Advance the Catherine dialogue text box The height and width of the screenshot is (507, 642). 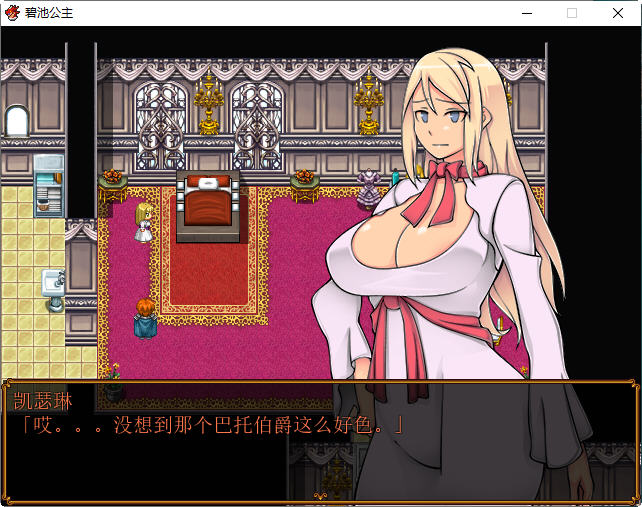[x=318, y=440]
